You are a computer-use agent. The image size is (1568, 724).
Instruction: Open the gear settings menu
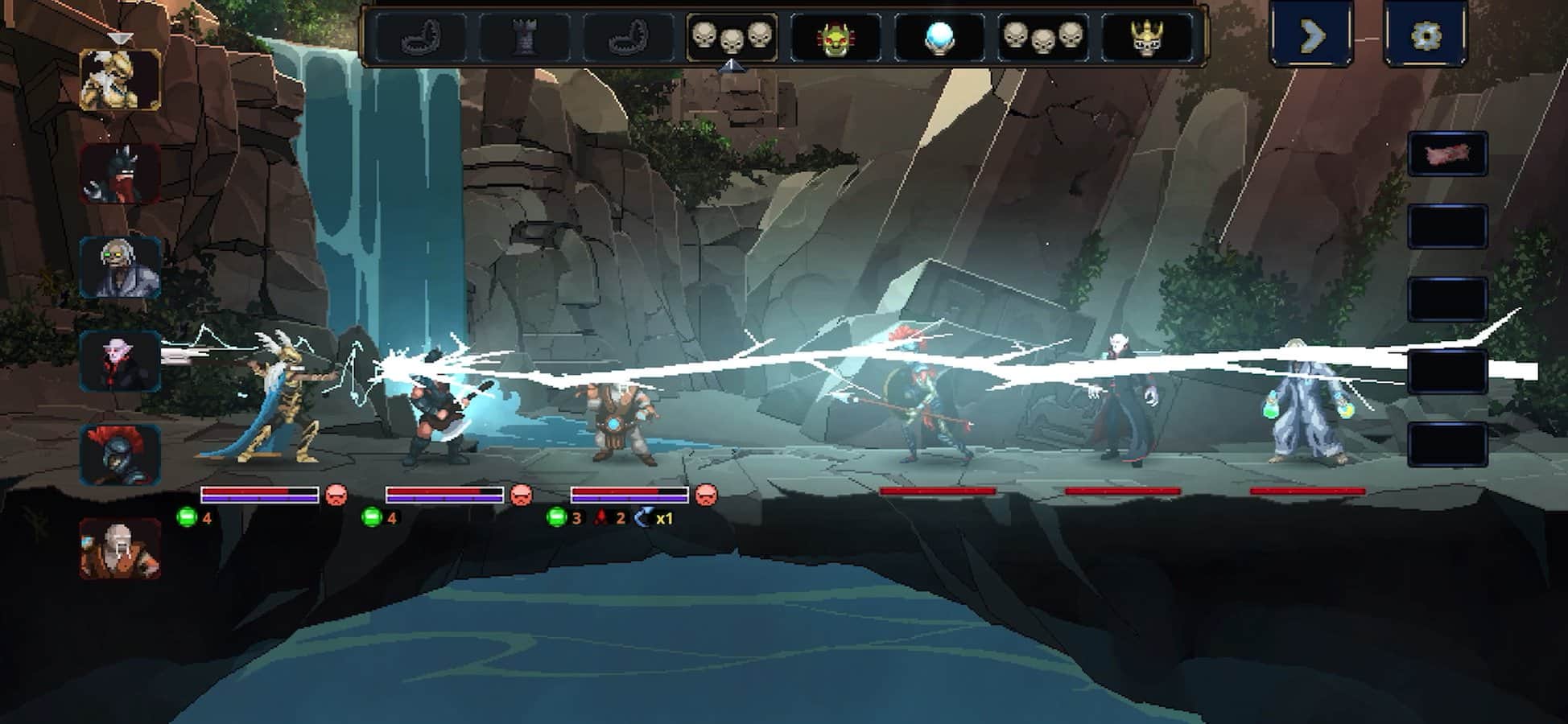1426,35
